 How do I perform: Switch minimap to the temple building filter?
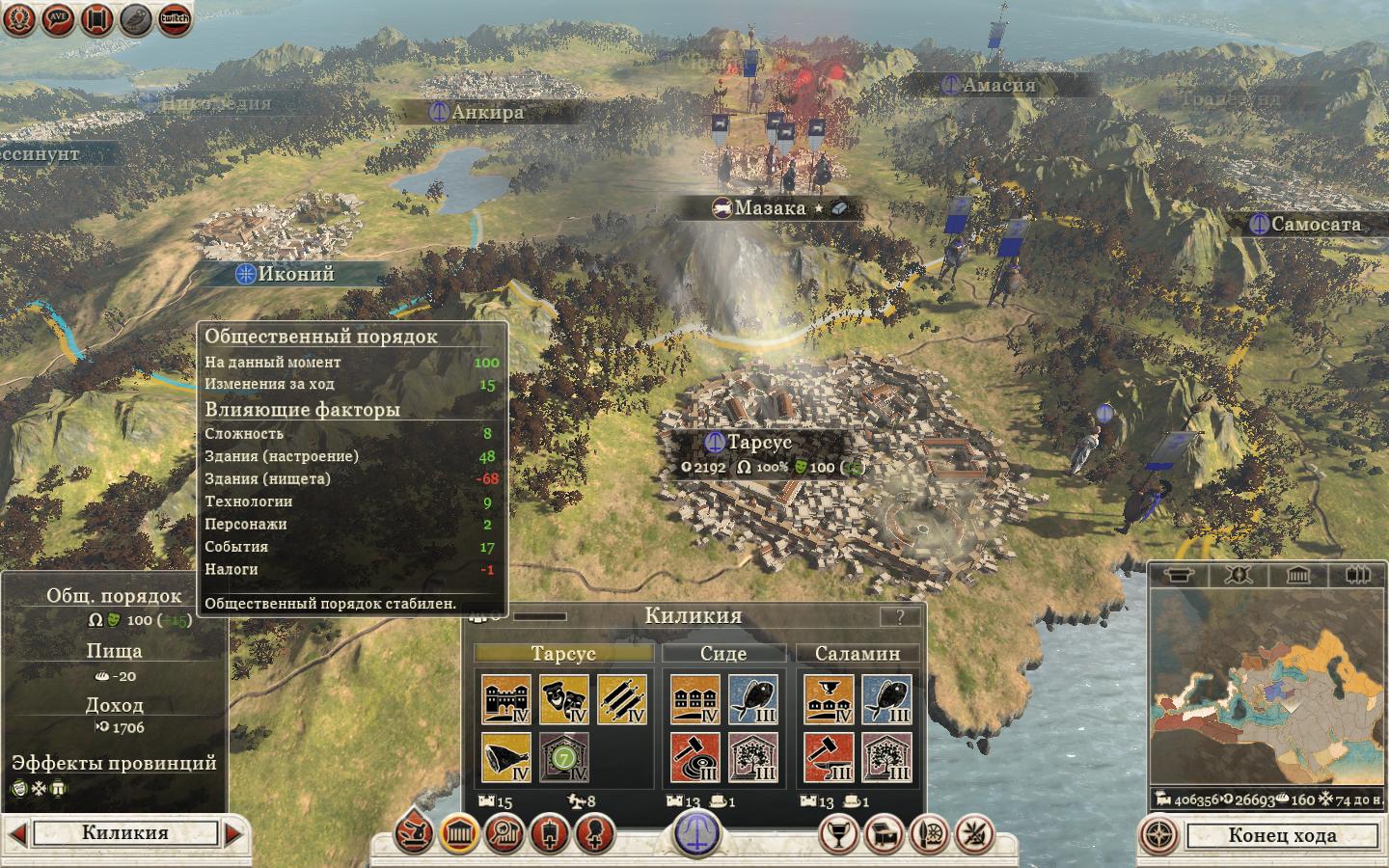pos(1298,576)
